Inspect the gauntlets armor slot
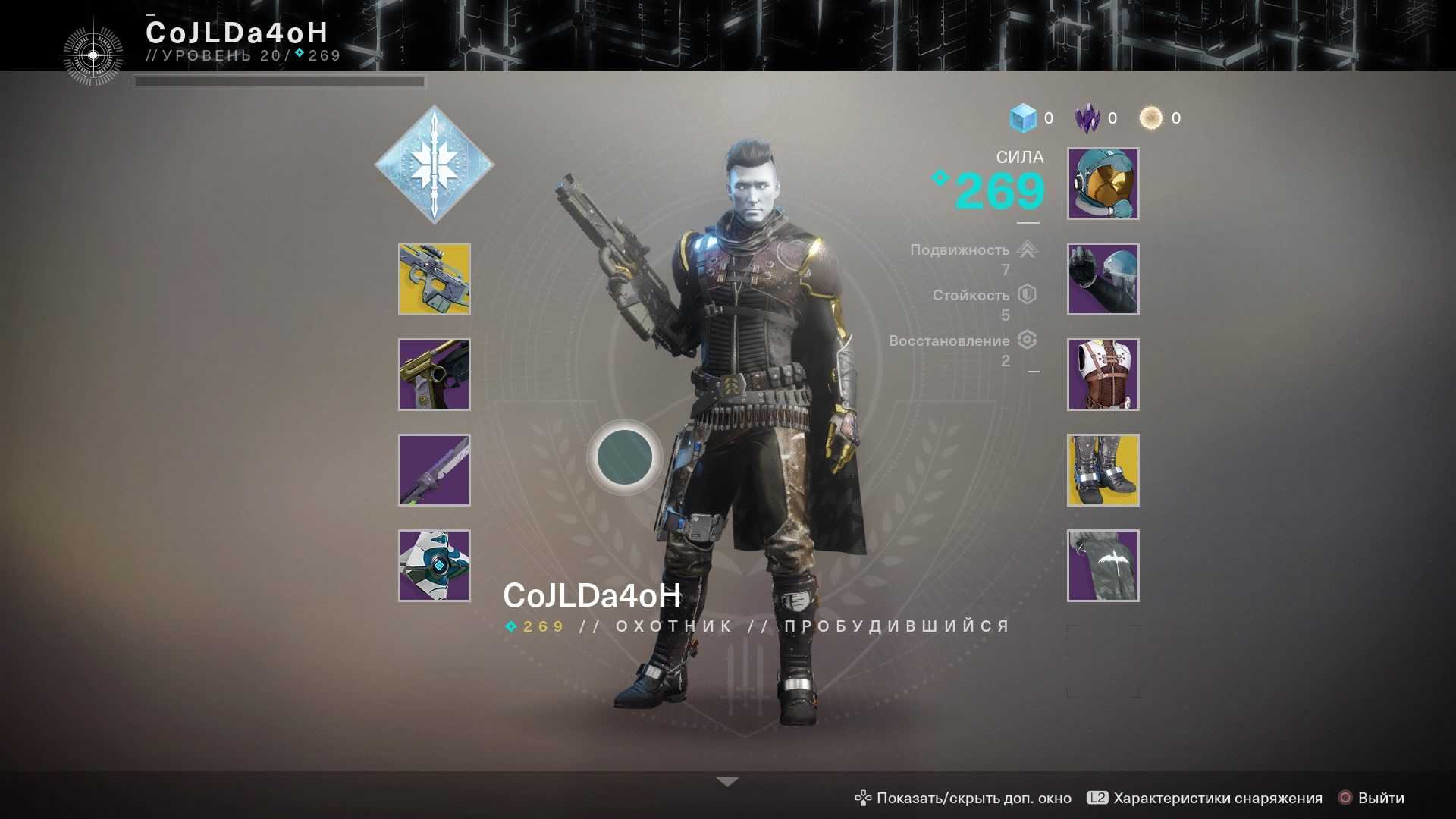The height and width of the screenshot is (819, 1456). tap(1103, 279)
